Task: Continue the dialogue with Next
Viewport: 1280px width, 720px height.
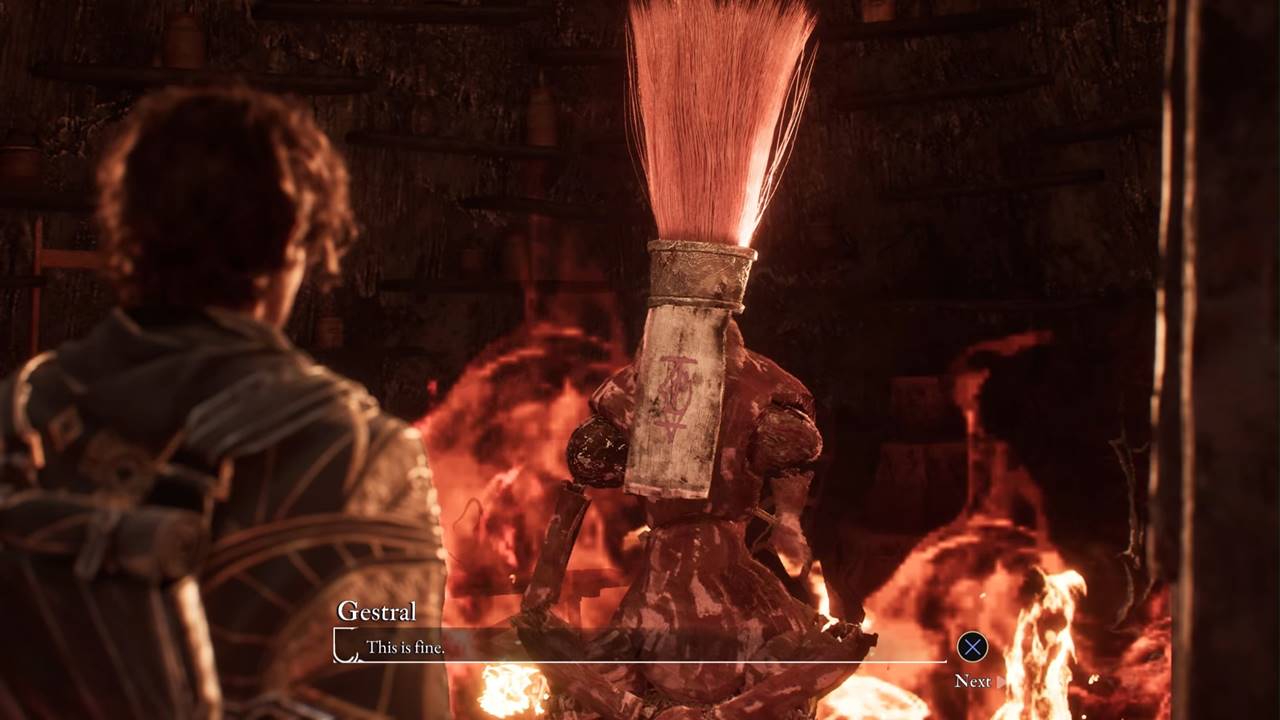Action: click(973, 681)
